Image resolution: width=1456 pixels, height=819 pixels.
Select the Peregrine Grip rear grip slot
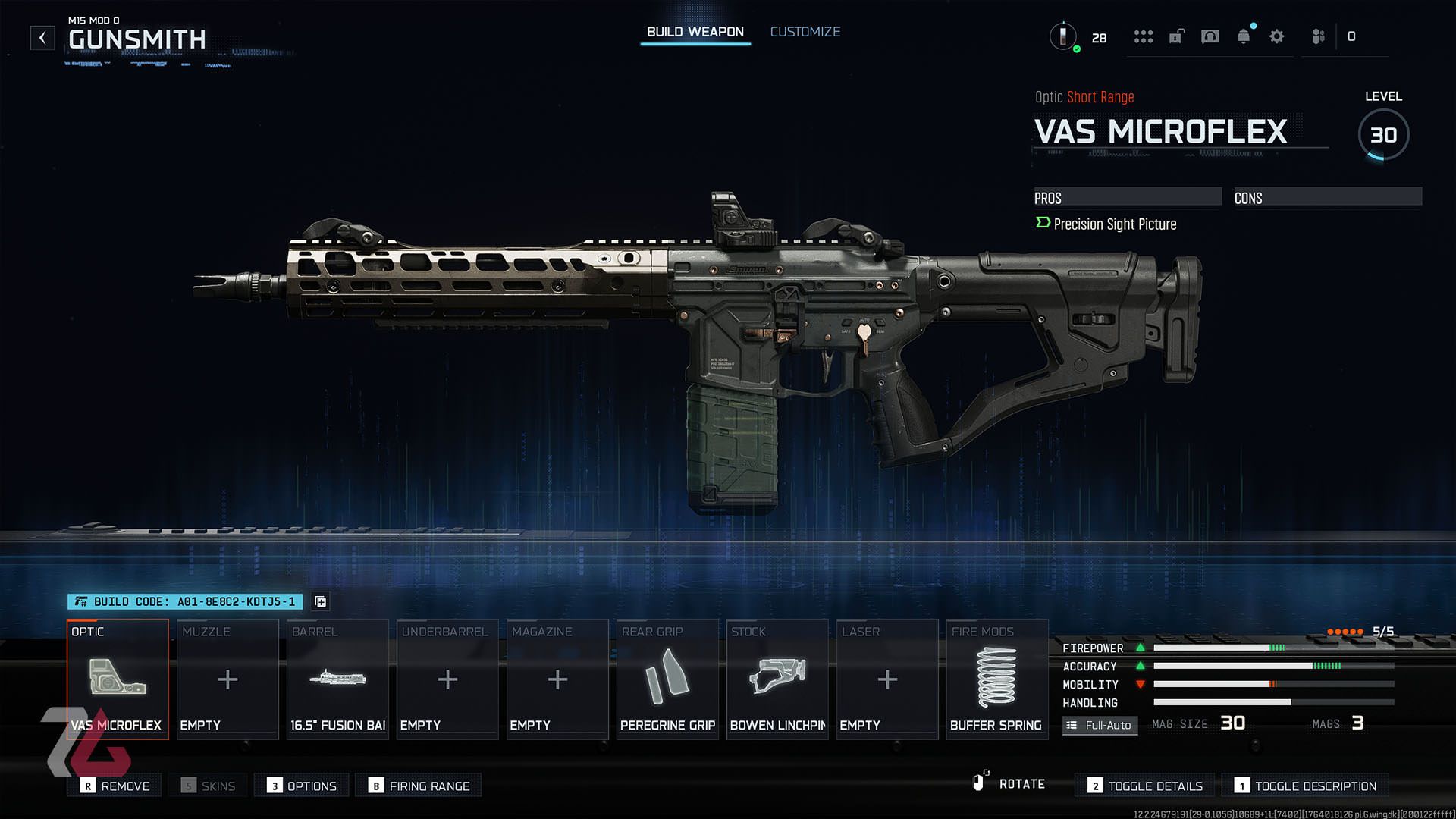pyautogui.click(x=667, y=679)
